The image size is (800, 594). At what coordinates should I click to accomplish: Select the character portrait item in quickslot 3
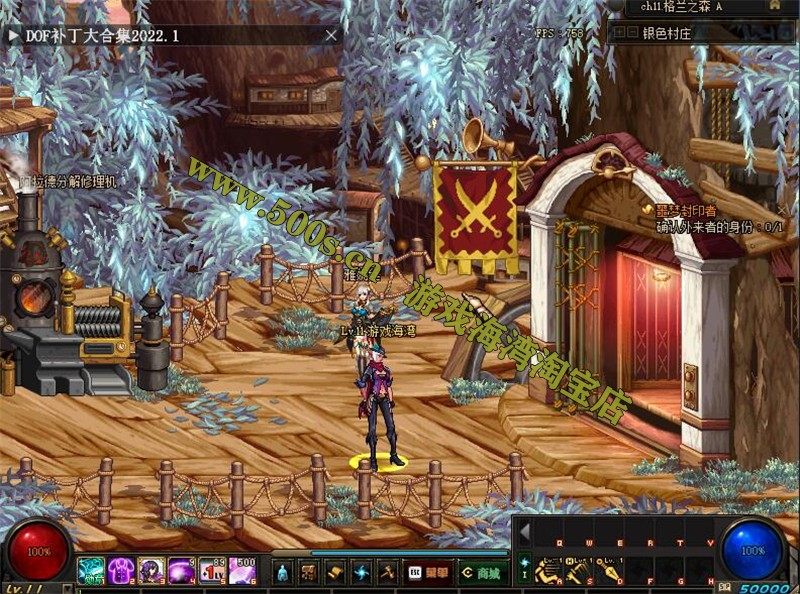(152, 571)
